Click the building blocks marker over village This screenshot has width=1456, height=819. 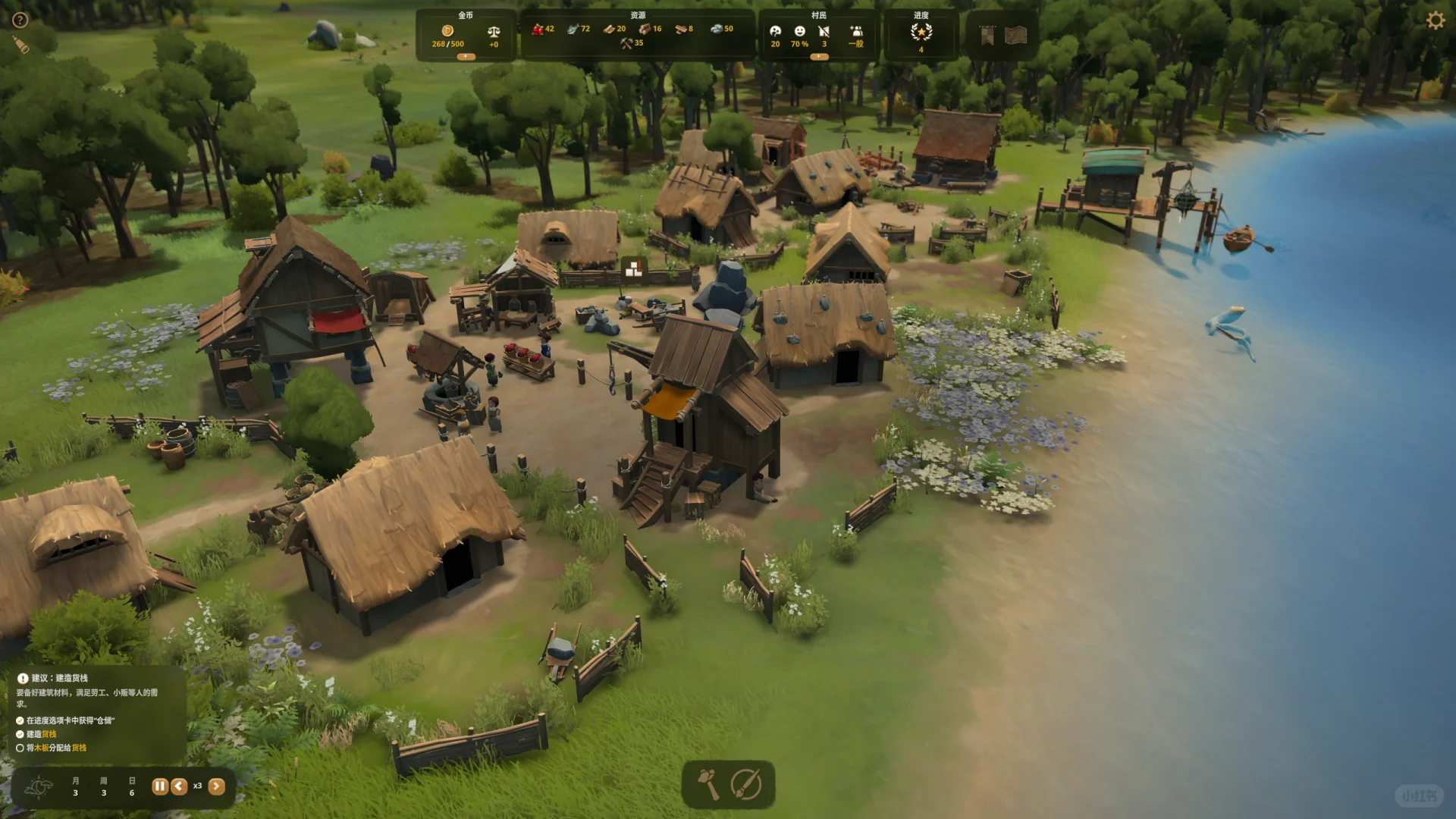[x=633, y=267]
